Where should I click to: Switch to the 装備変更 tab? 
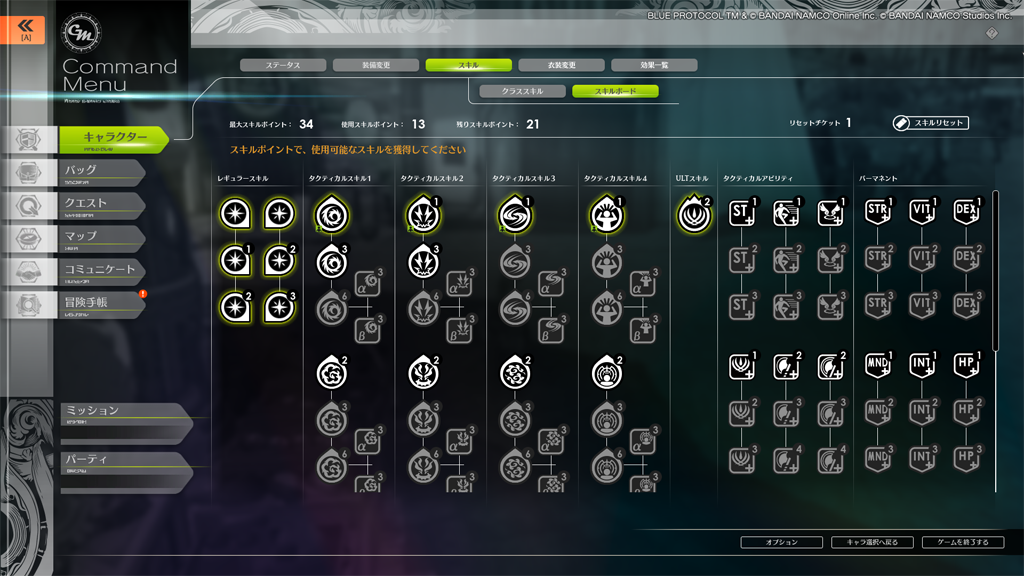pyautogui.click(x=376, y=65)
